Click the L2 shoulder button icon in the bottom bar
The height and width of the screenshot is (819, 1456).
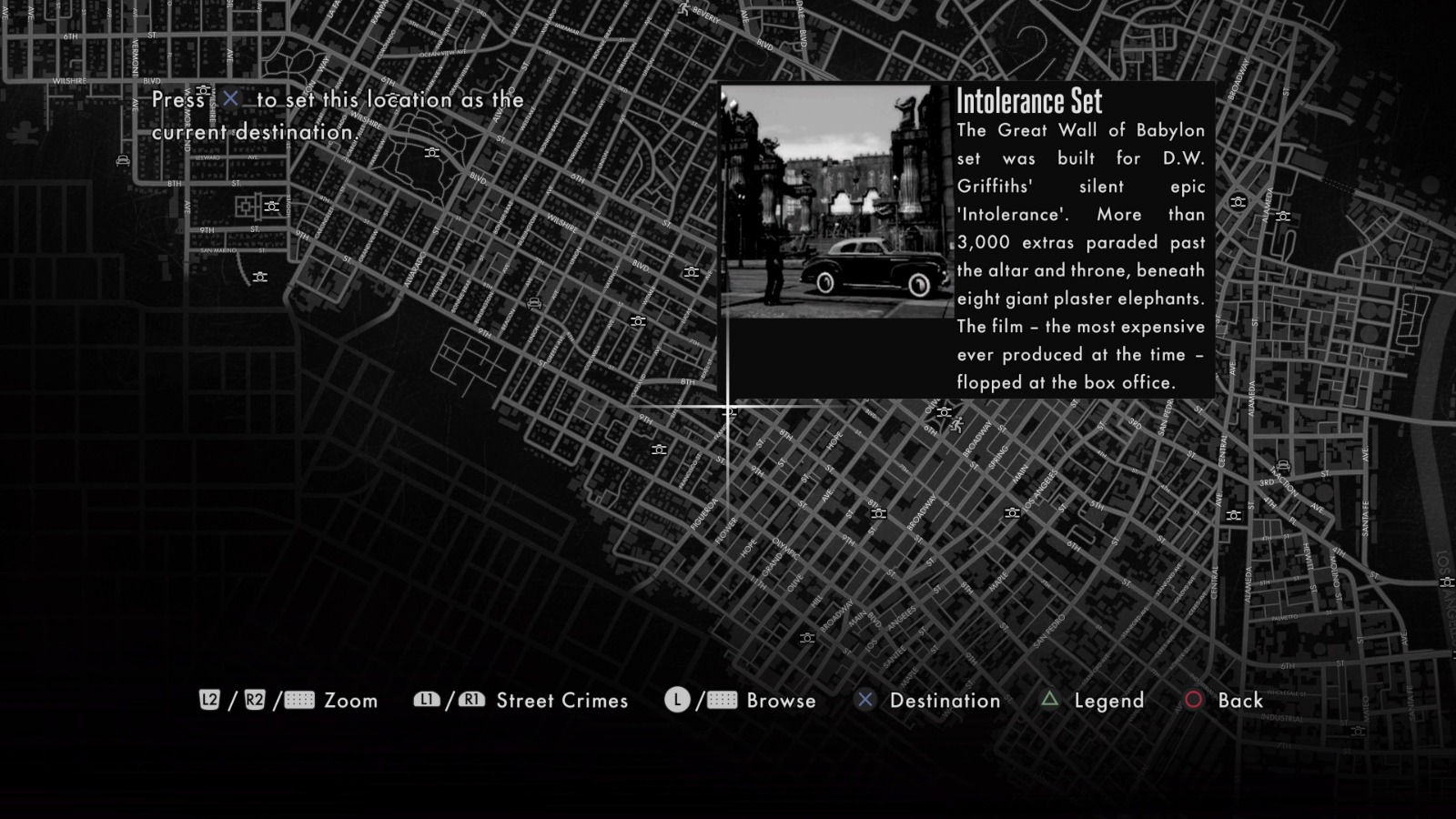pos(211,701)
